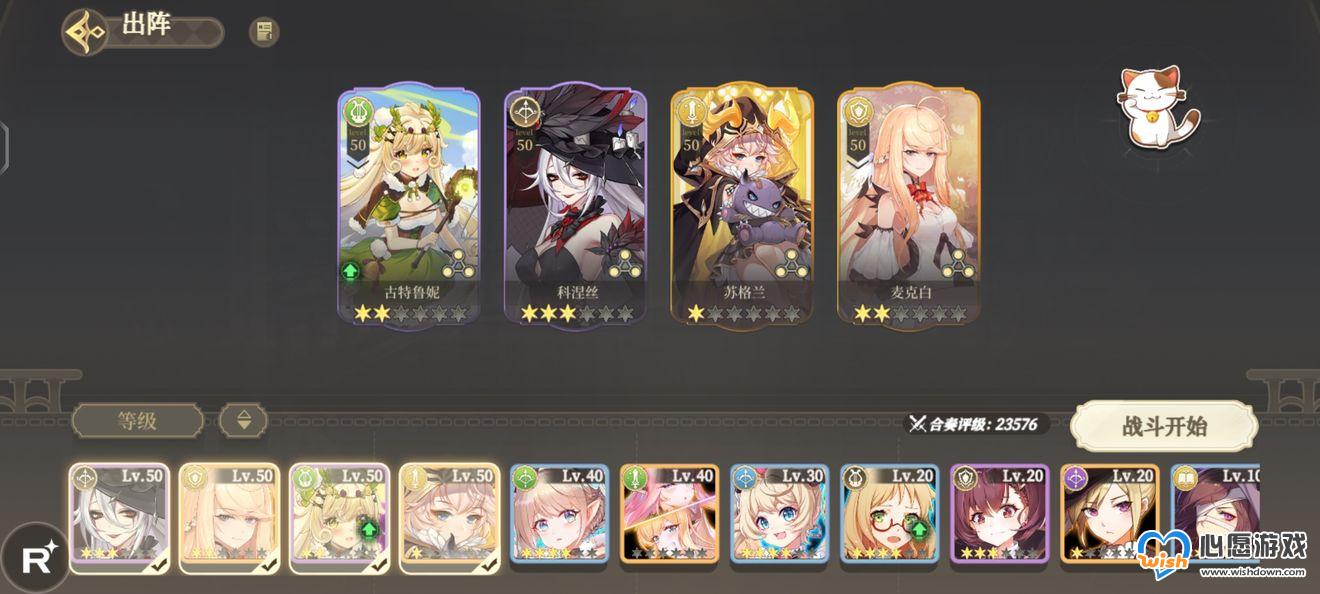Select the Lv.10 dark-haired character thumbnail

pyautogui.click(x=1215, y=517)
